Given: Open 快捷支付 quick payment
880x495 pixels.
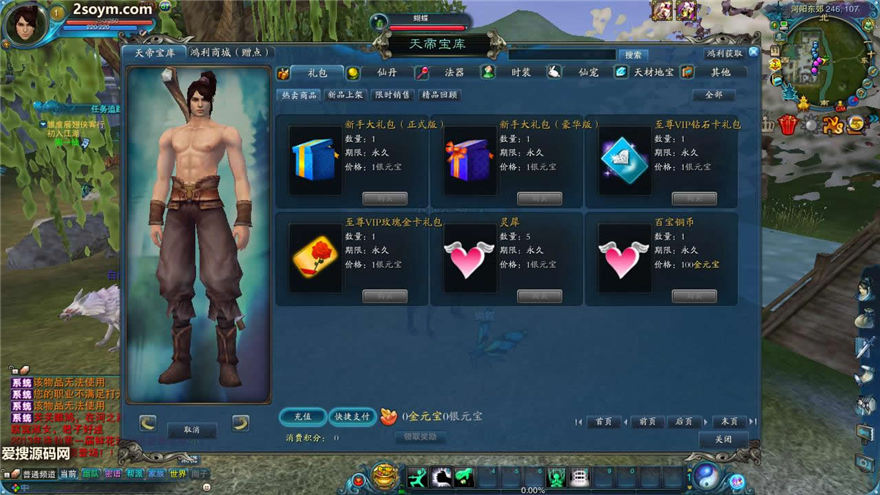Looking at the screenshot, I should coord(351,417).
